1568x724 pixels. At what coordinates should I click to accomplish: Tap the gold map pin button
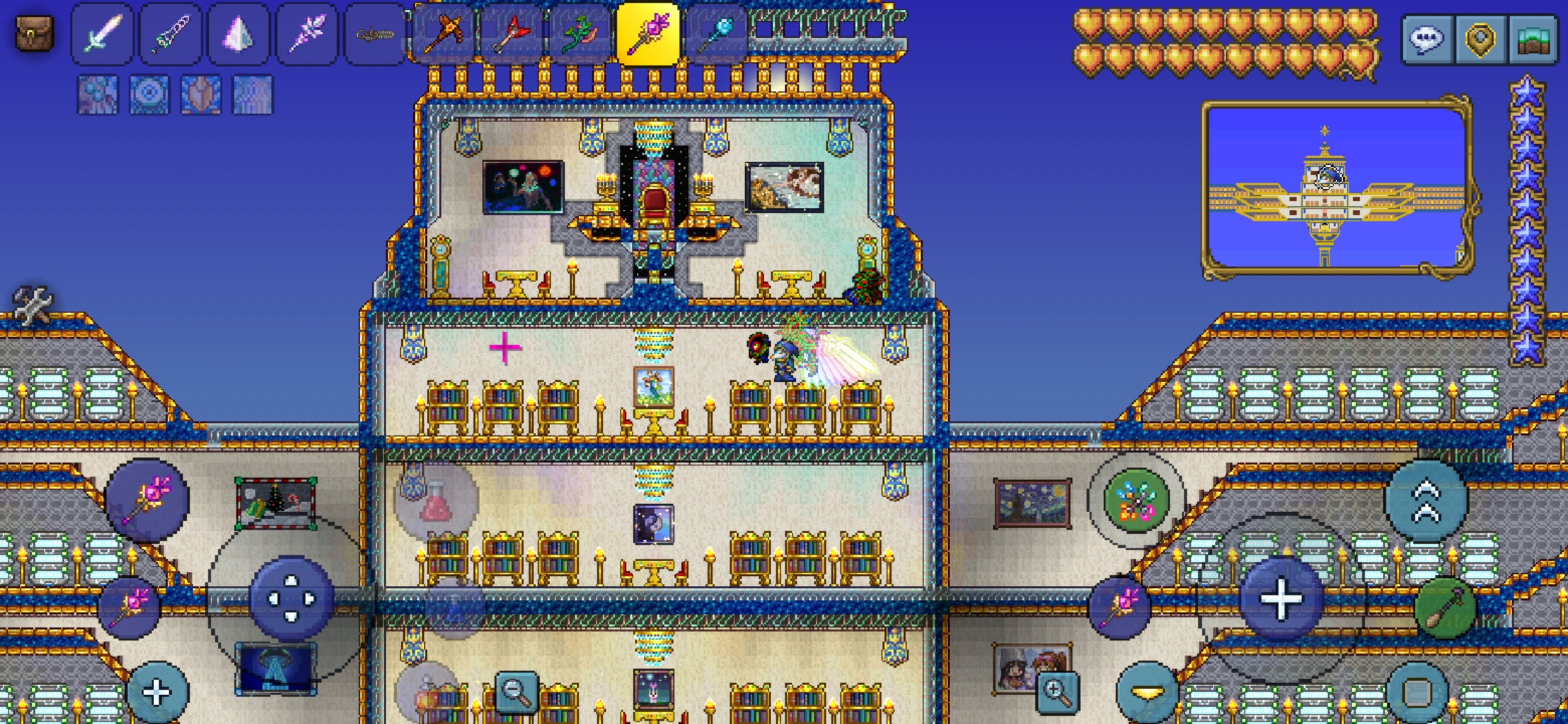point(1480,40)
